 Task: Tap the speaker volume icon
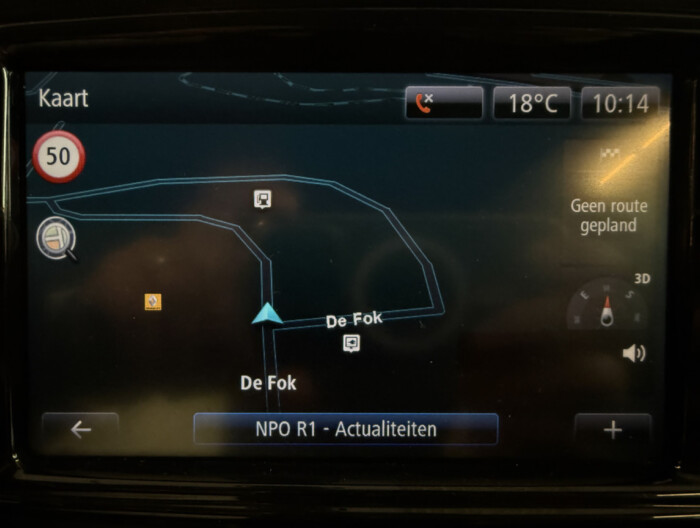coord(633,353)
